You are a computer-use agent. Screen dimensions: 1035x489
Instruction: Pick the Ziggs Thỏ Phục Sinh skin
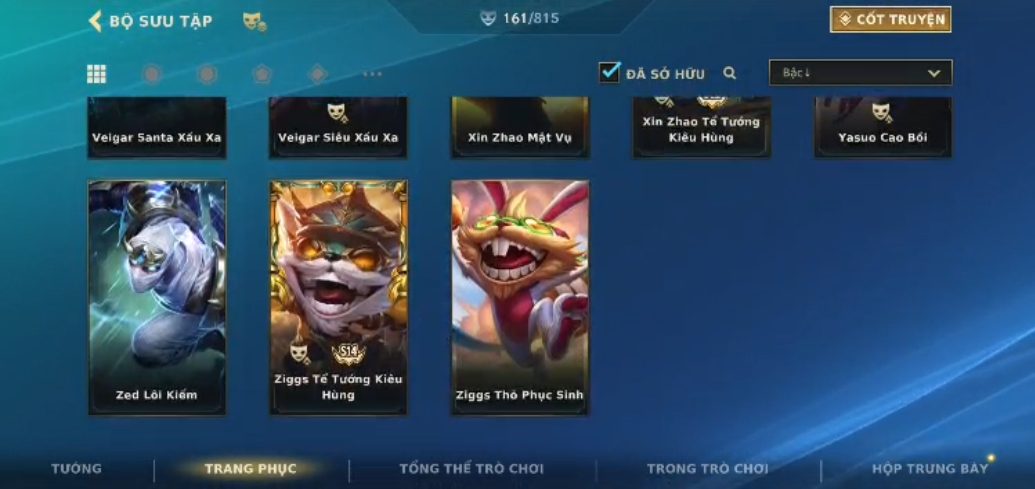pyautogui.click(x=520, y=297)
